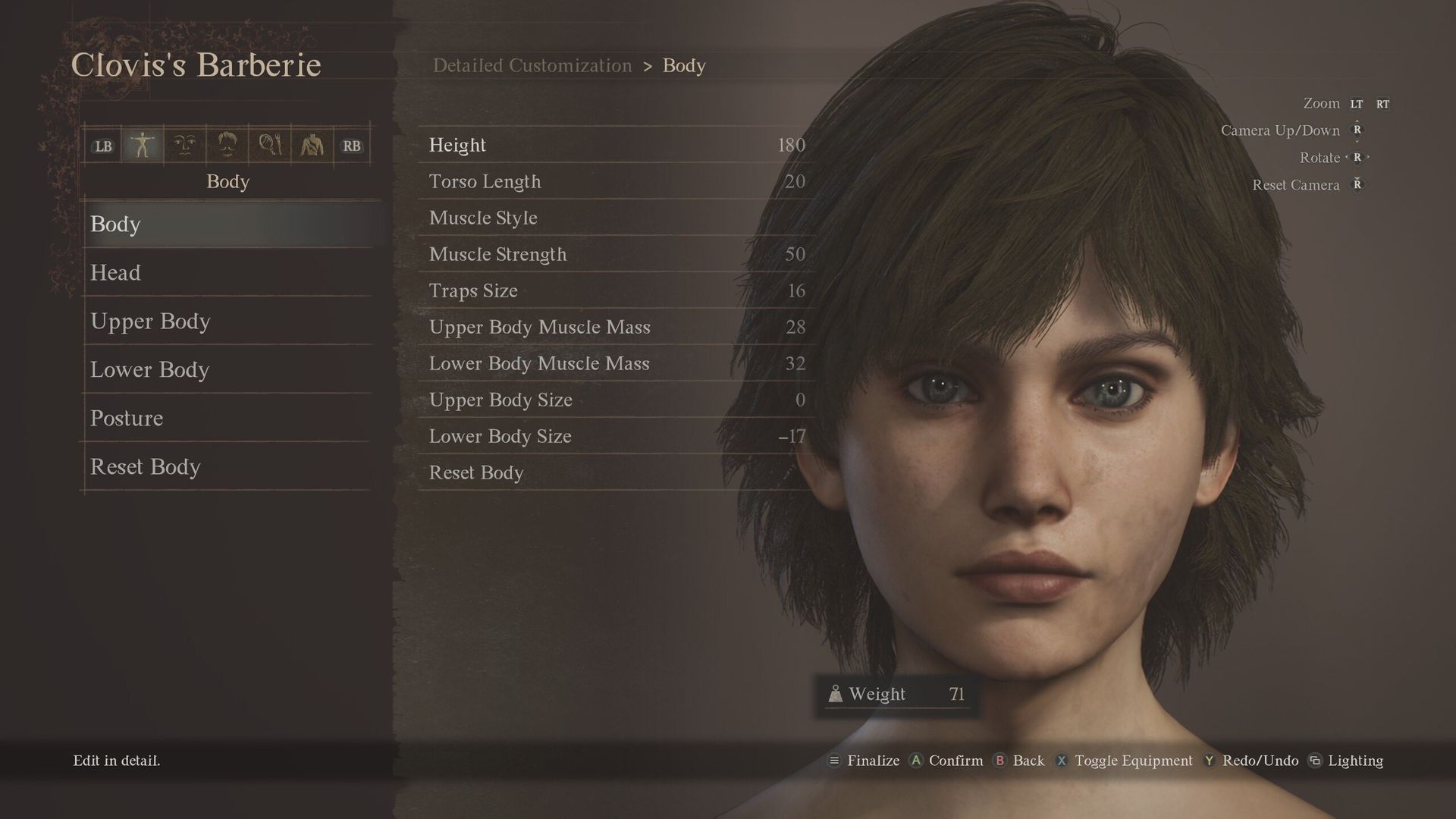Expand the Lower Body section
The height and width of the screenshot is (819, 1456).
150,370
